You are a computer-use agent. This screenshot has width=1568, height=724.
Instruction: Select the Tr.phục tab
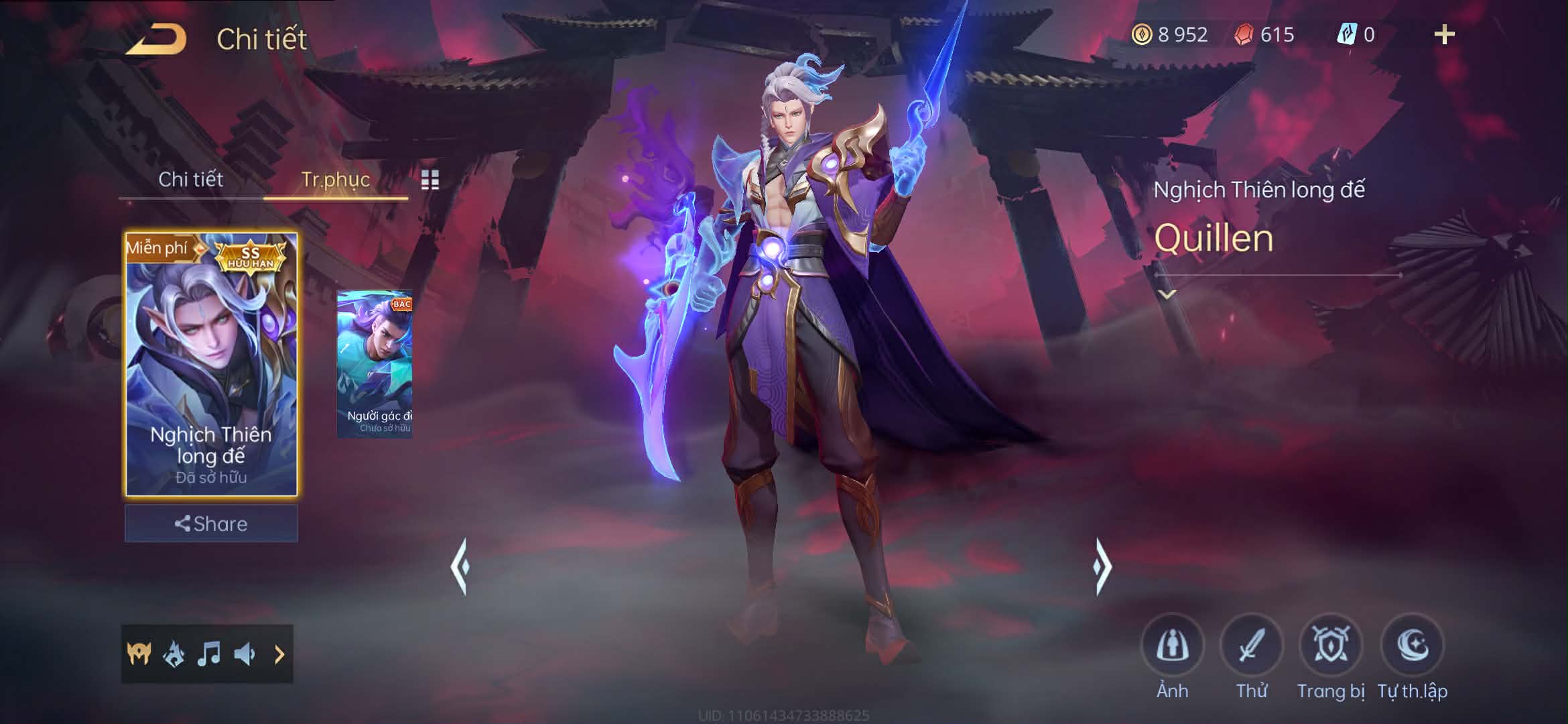point(335,179)
